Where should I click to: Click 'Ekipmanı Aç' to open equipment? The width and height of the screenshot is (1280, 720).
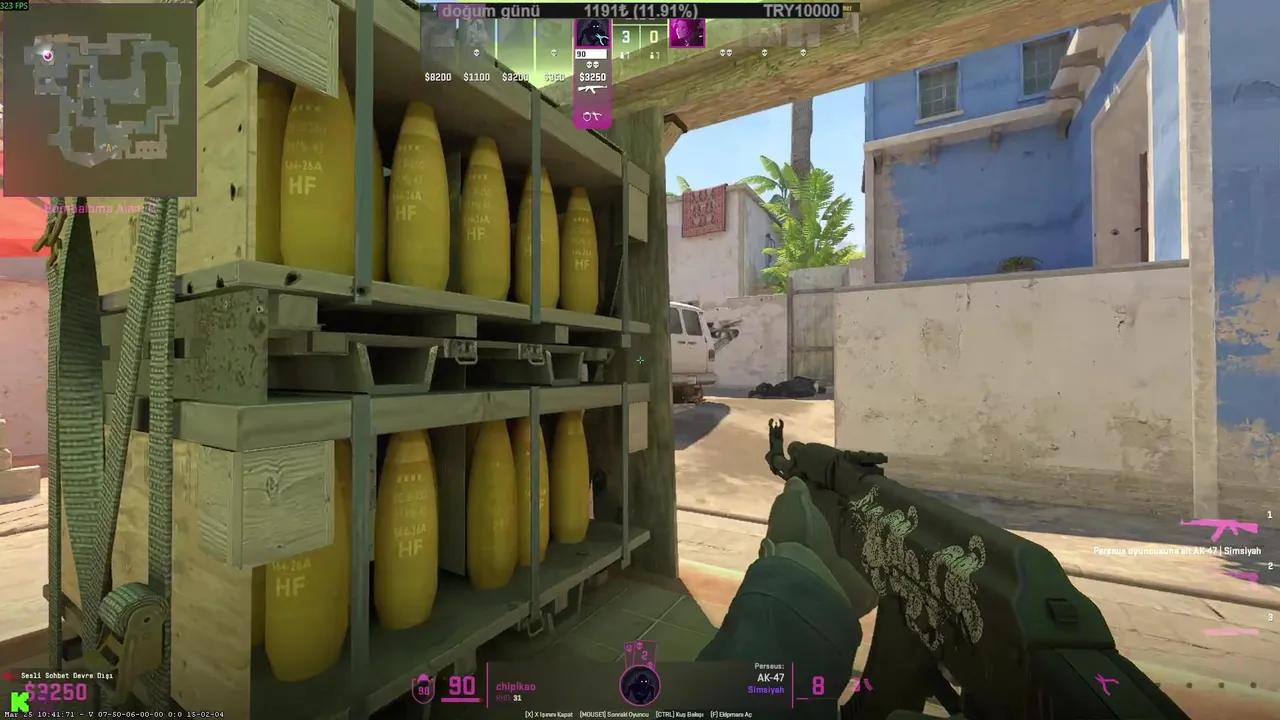[x=731, y=714]
